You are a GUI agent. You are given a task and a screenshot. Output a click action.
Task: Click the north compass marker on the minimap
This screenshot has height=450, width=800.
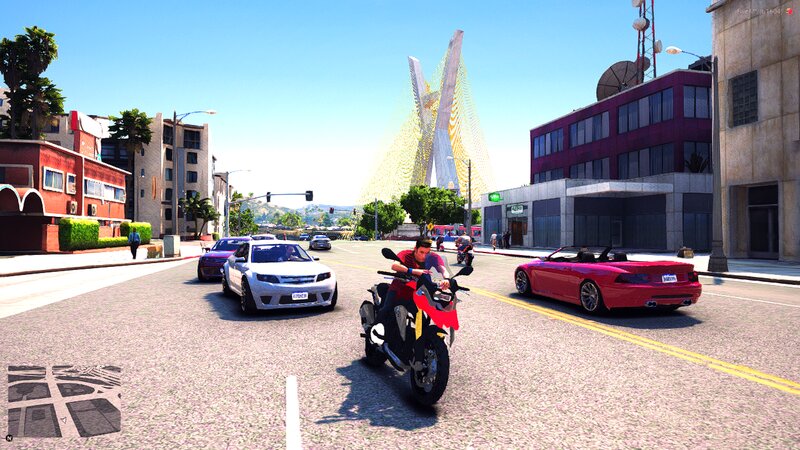pyautogui.click(x=9, y=437)
